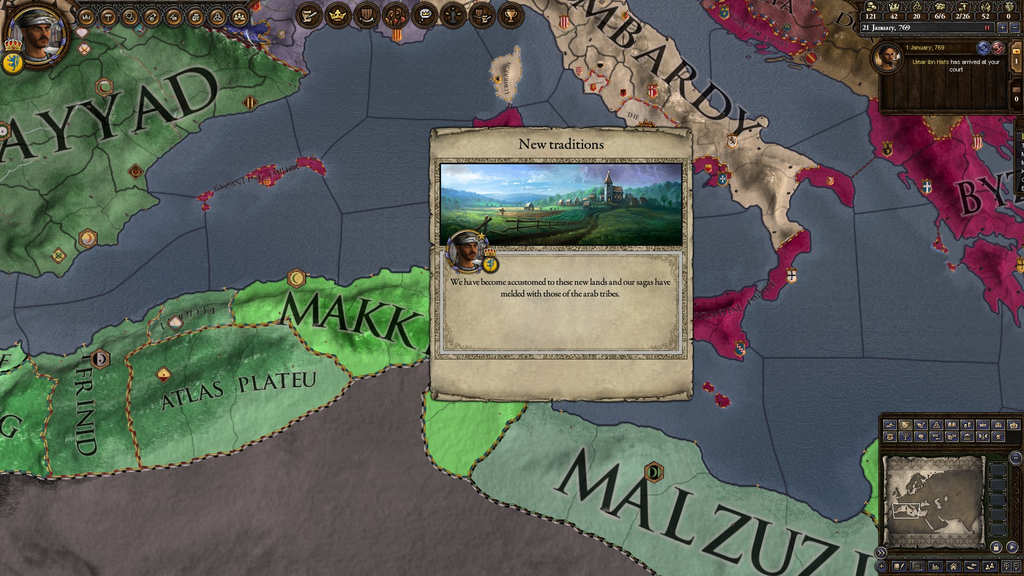Click the blue round button on notification
The height and width of the screenshot is (576, 1024).
click(x=983, y=47)
